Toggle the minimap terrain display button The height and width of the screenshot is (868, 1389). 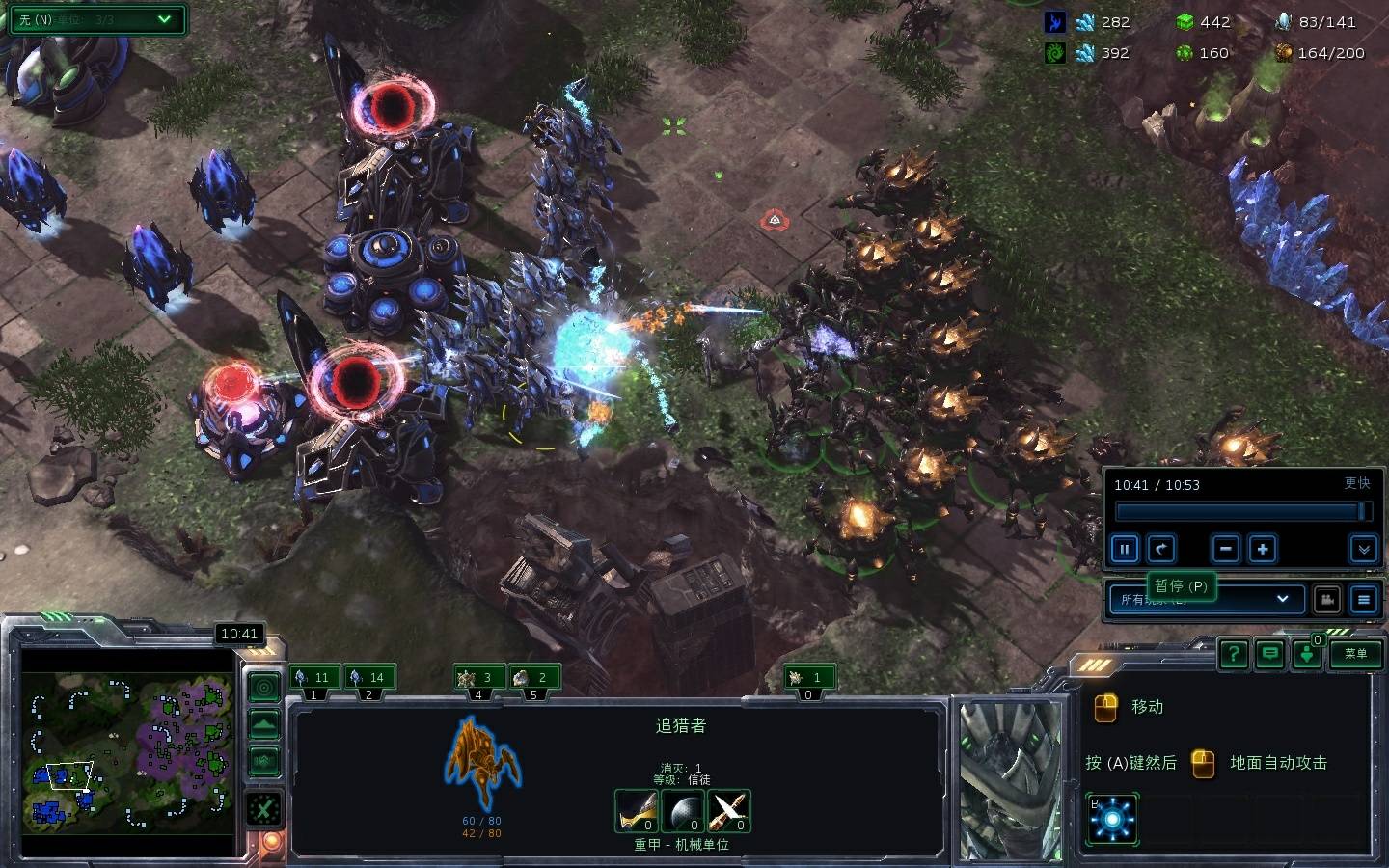pyautogui.click(x=264, y=724)
